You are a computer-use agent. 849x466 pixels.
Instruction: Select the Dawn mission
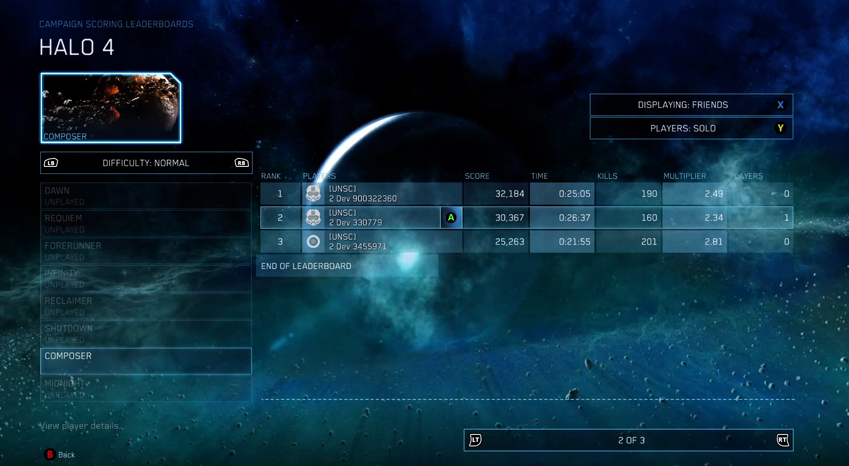click(x=145, y=195)
